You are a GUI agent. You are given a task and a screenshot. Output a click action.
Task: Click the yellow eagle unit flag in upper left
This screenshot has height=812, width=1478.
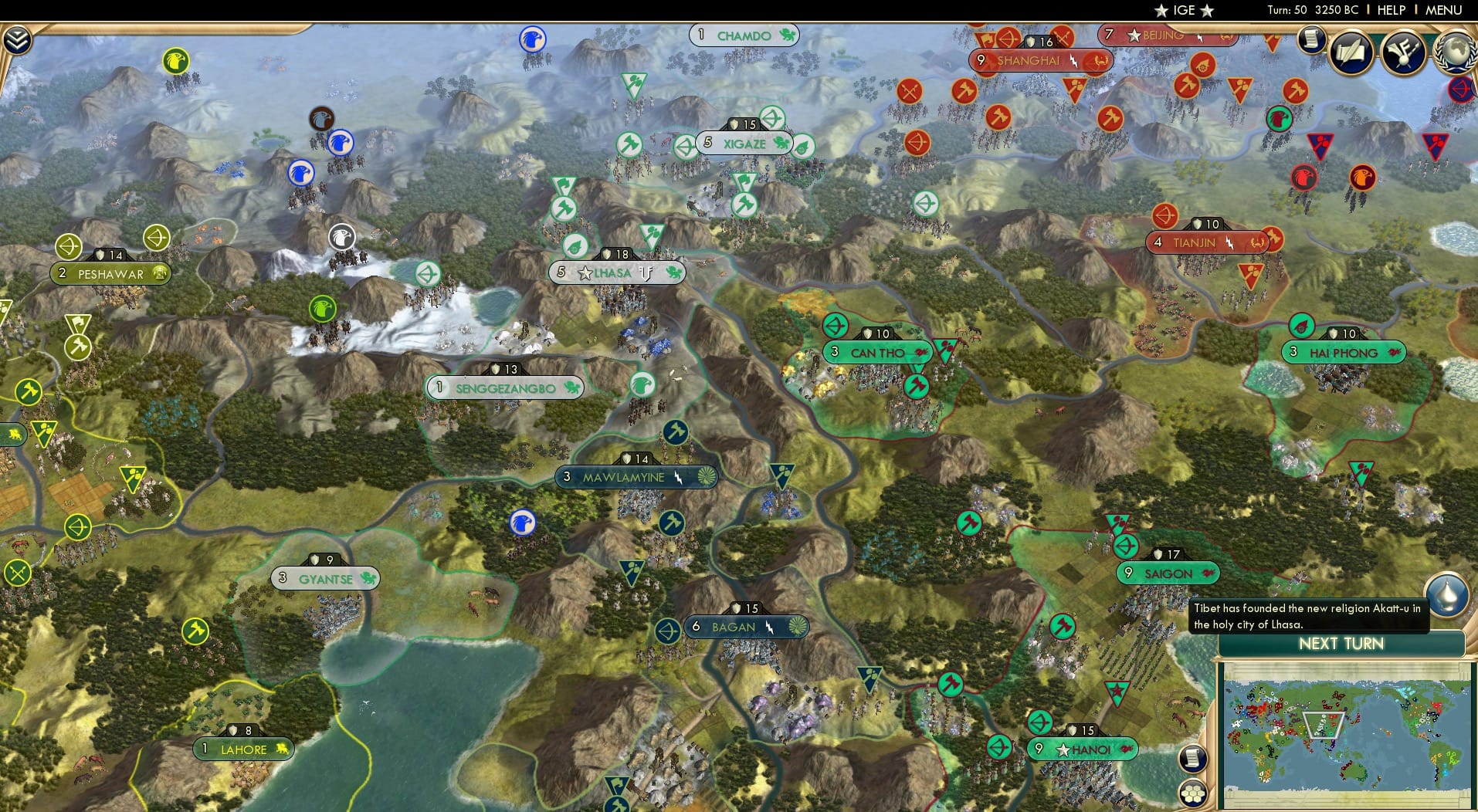point(176,59)
